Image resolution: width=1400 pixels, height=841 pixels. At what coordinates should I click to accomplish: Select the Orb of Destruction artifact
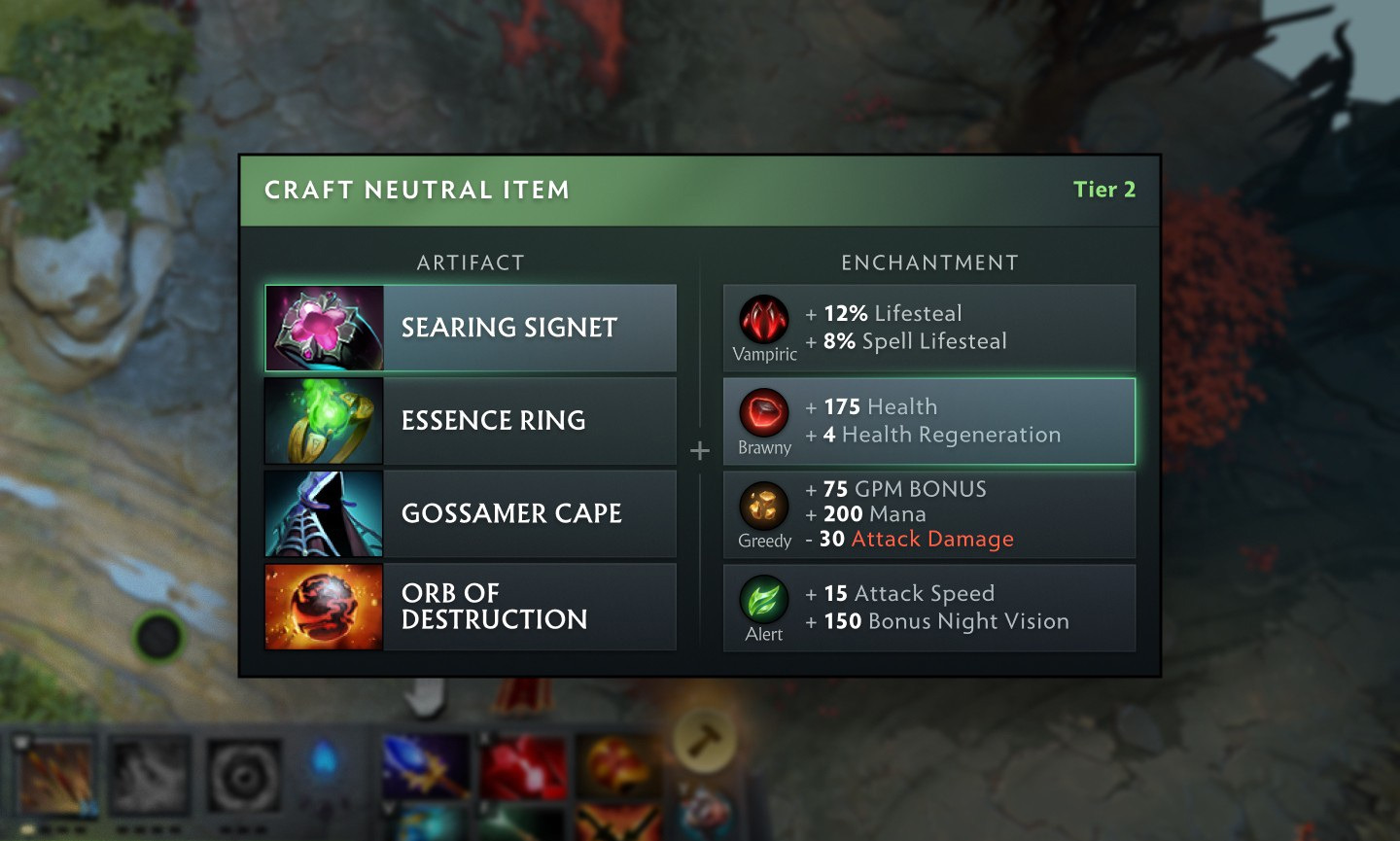tap(471, 607)
